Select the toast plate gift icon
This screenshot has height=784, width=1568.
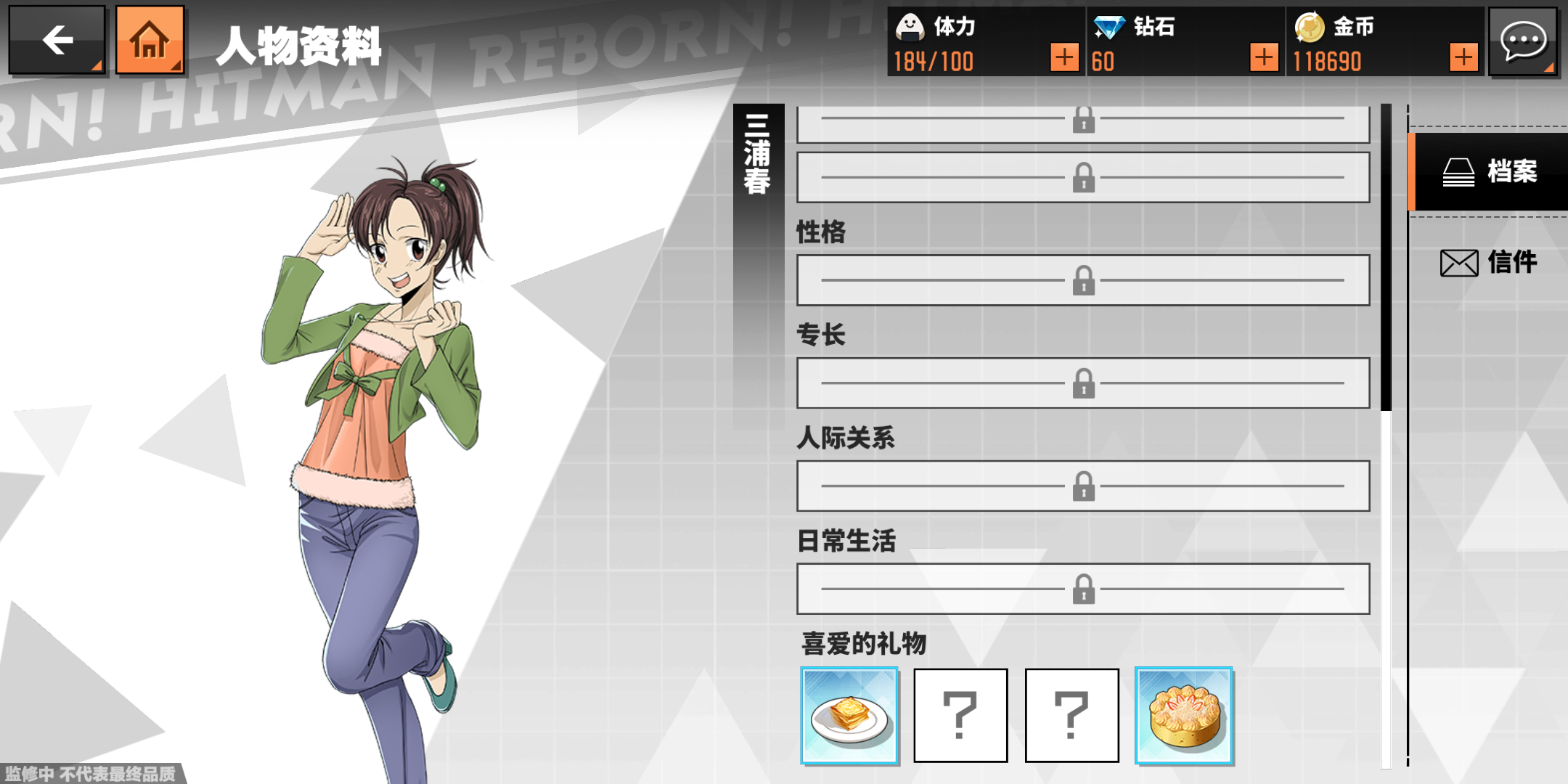pos(849,716)
